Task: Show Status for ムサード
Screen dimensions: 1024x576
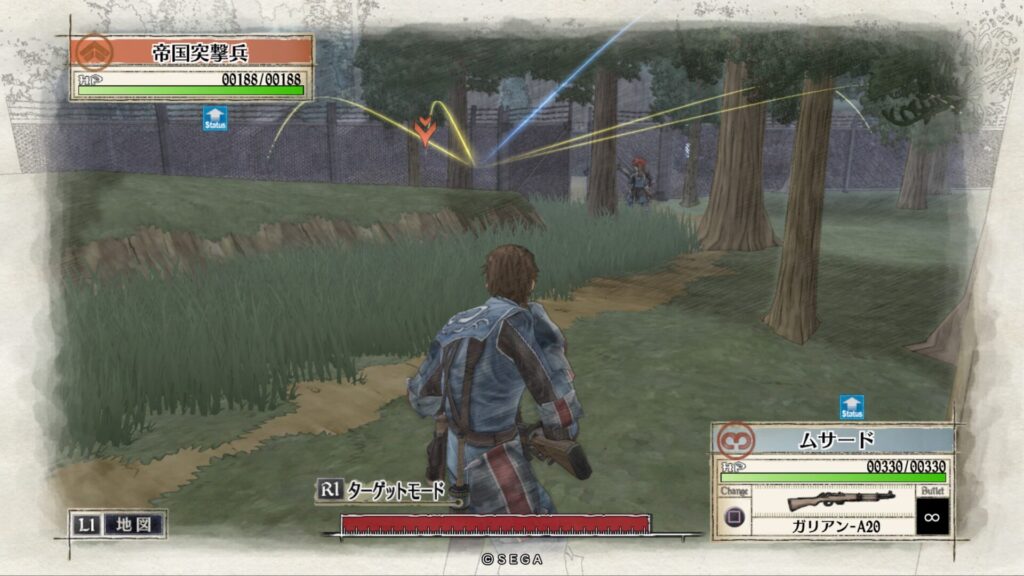Action: click(x=851, y=407)
